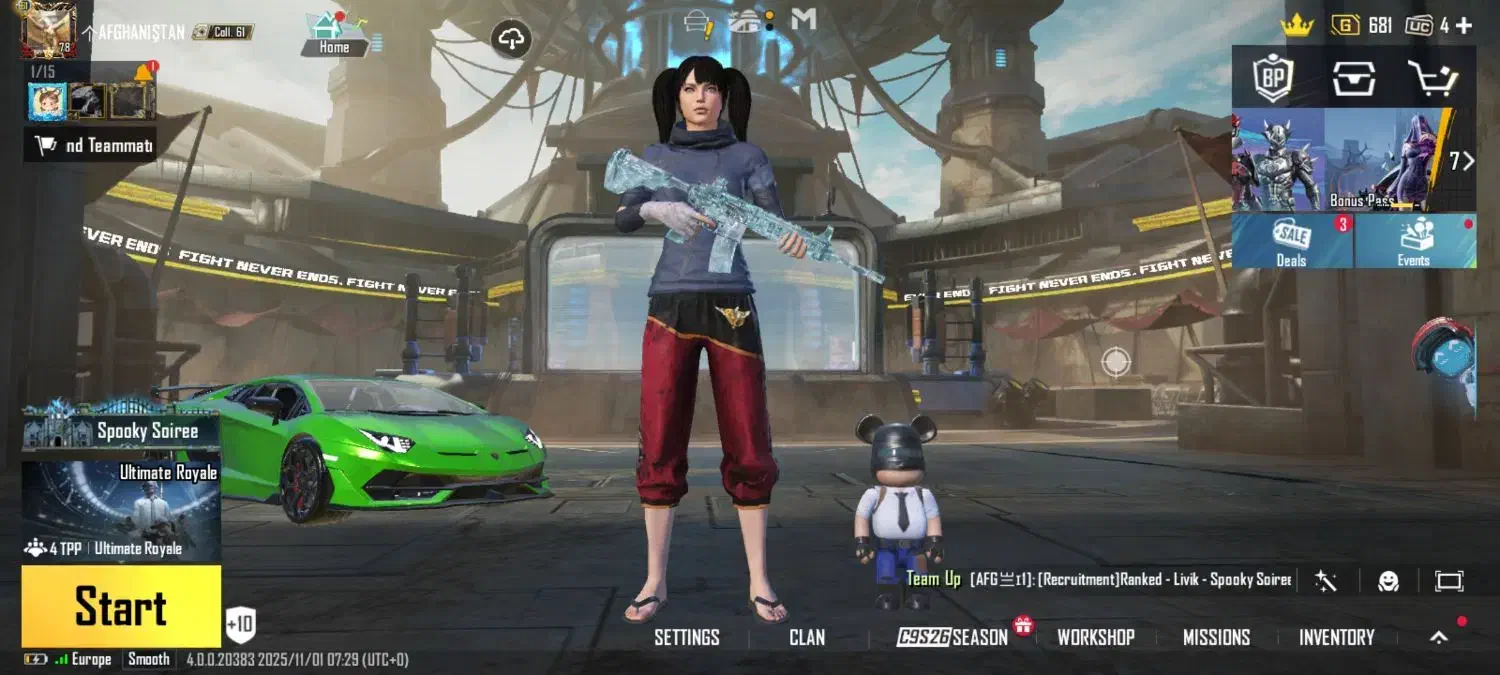Open the C9S26 Season page

pyautogui.click(x=952, y=637)
